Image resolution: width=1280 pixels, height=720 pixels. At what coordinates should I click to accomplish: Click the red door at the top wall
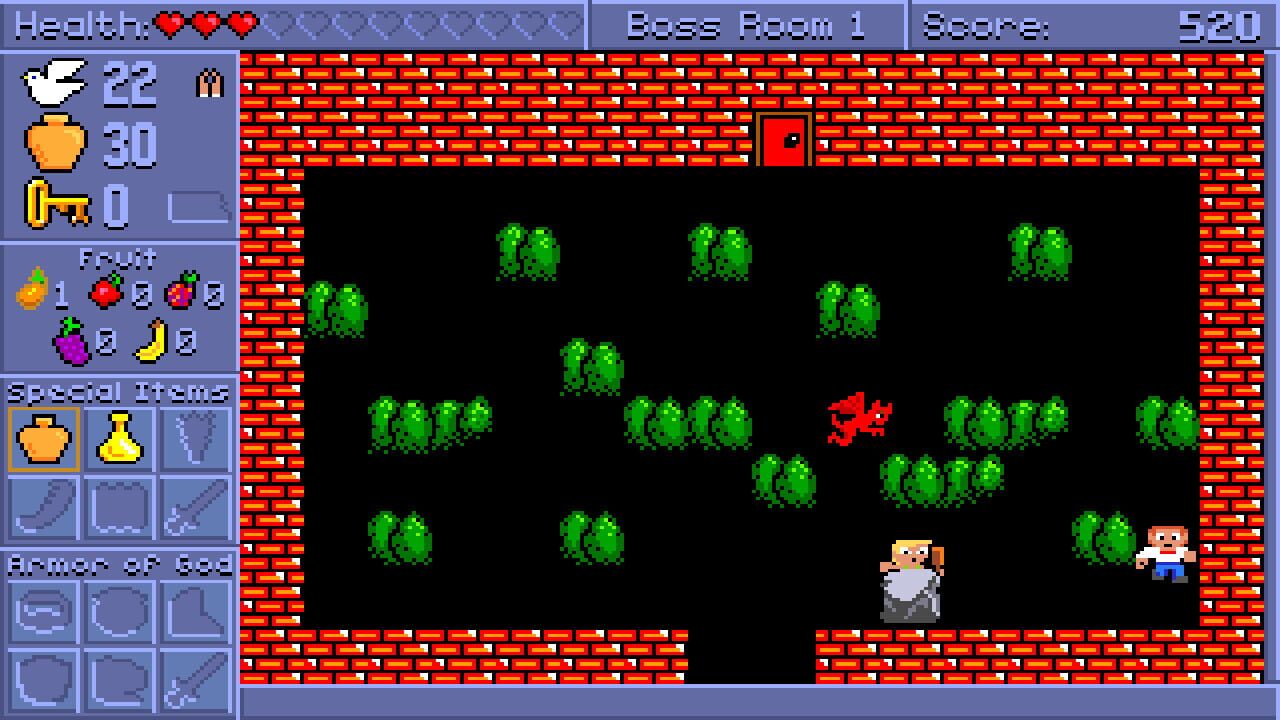coord(783,139)
